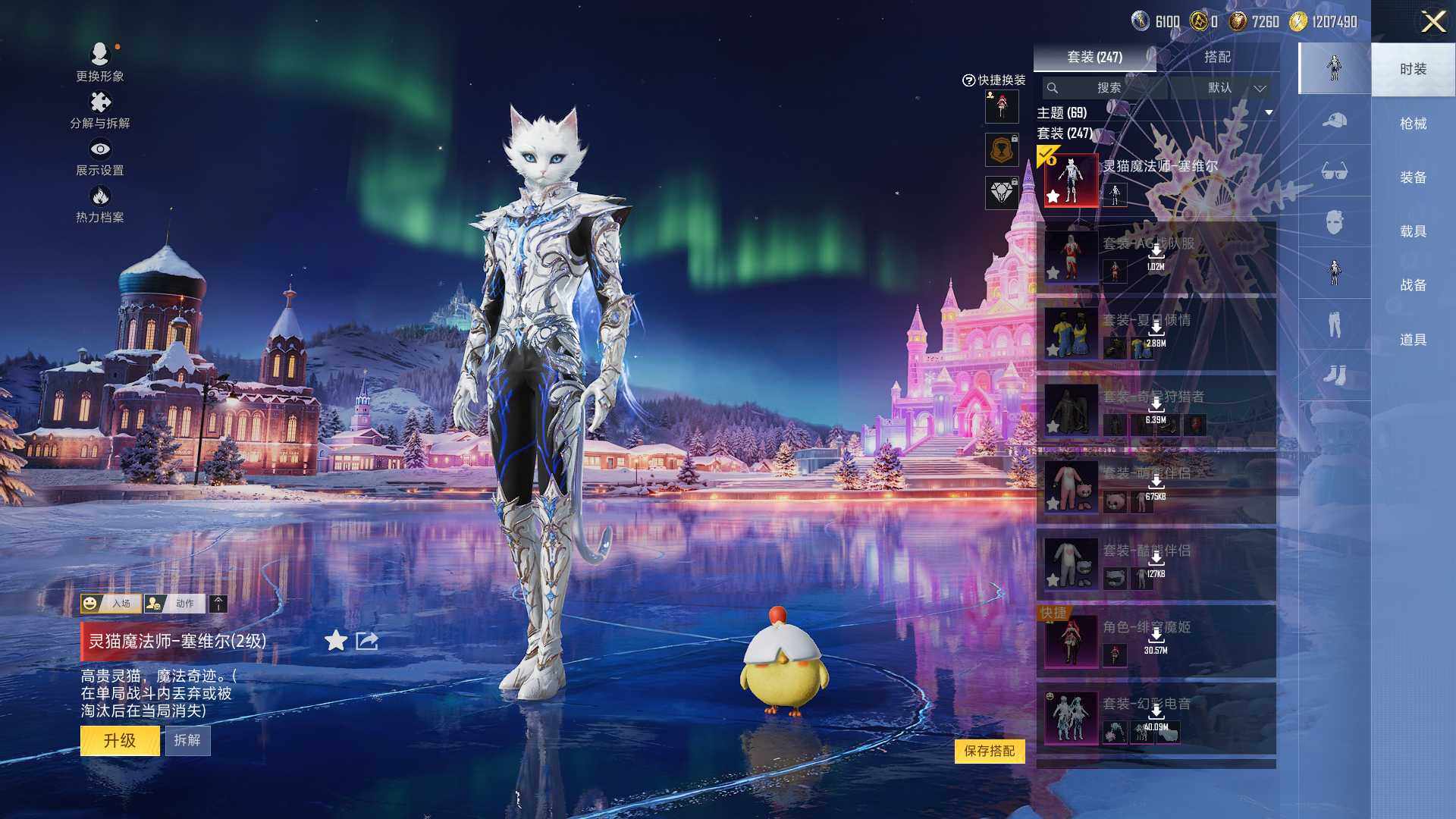Open the 枪械 firearms category
The width and height of the screenshot is (1456, 819).
click(x=1413, y=124)
